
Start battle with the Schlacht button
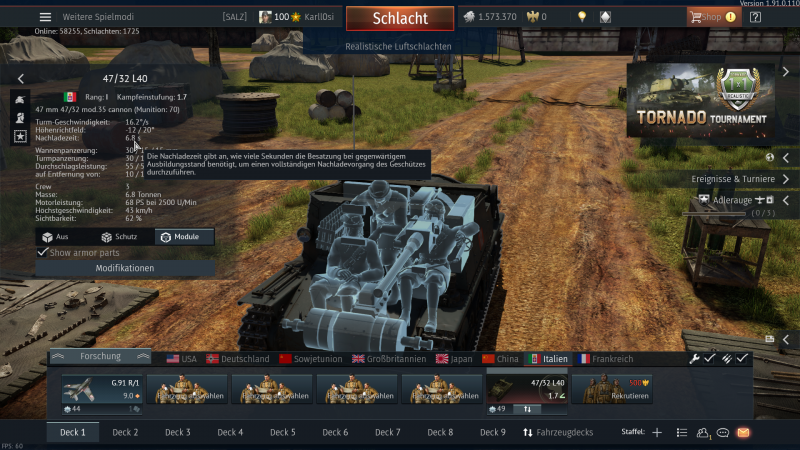tap(400, 18)
